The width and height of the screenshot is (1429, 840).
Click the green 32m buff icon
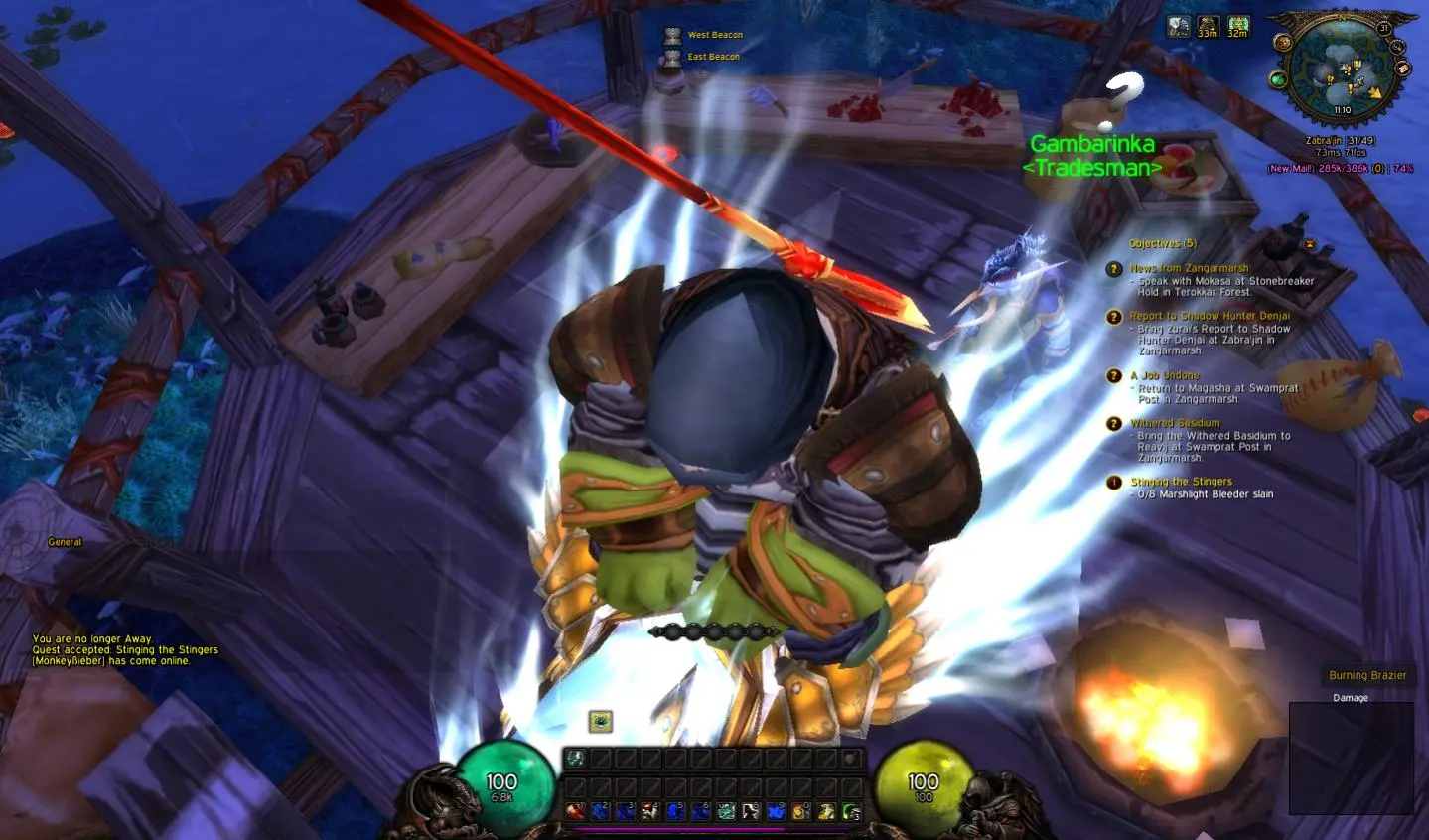tap(1237, 26)
